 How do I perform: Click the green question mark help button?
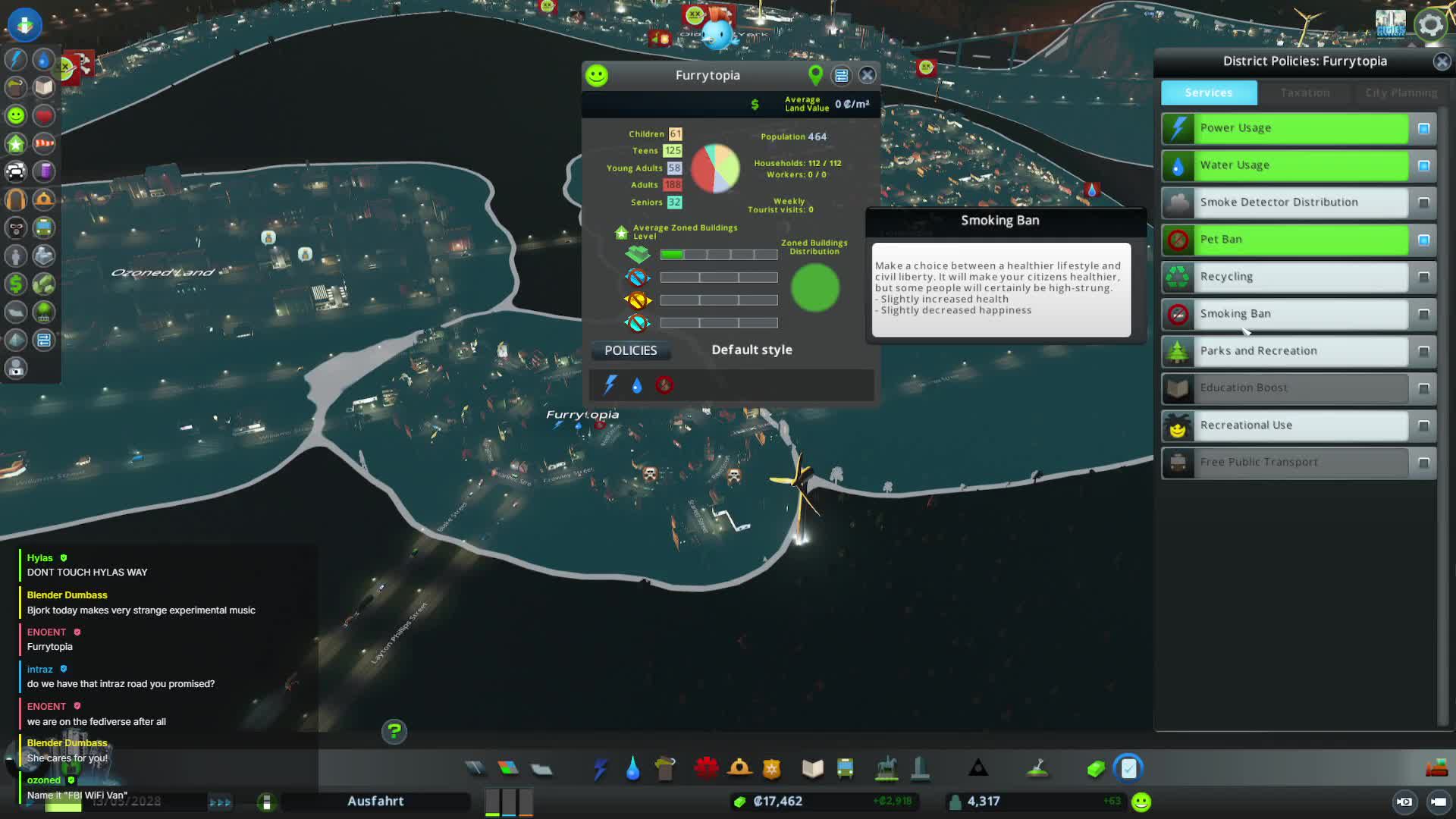394,731
